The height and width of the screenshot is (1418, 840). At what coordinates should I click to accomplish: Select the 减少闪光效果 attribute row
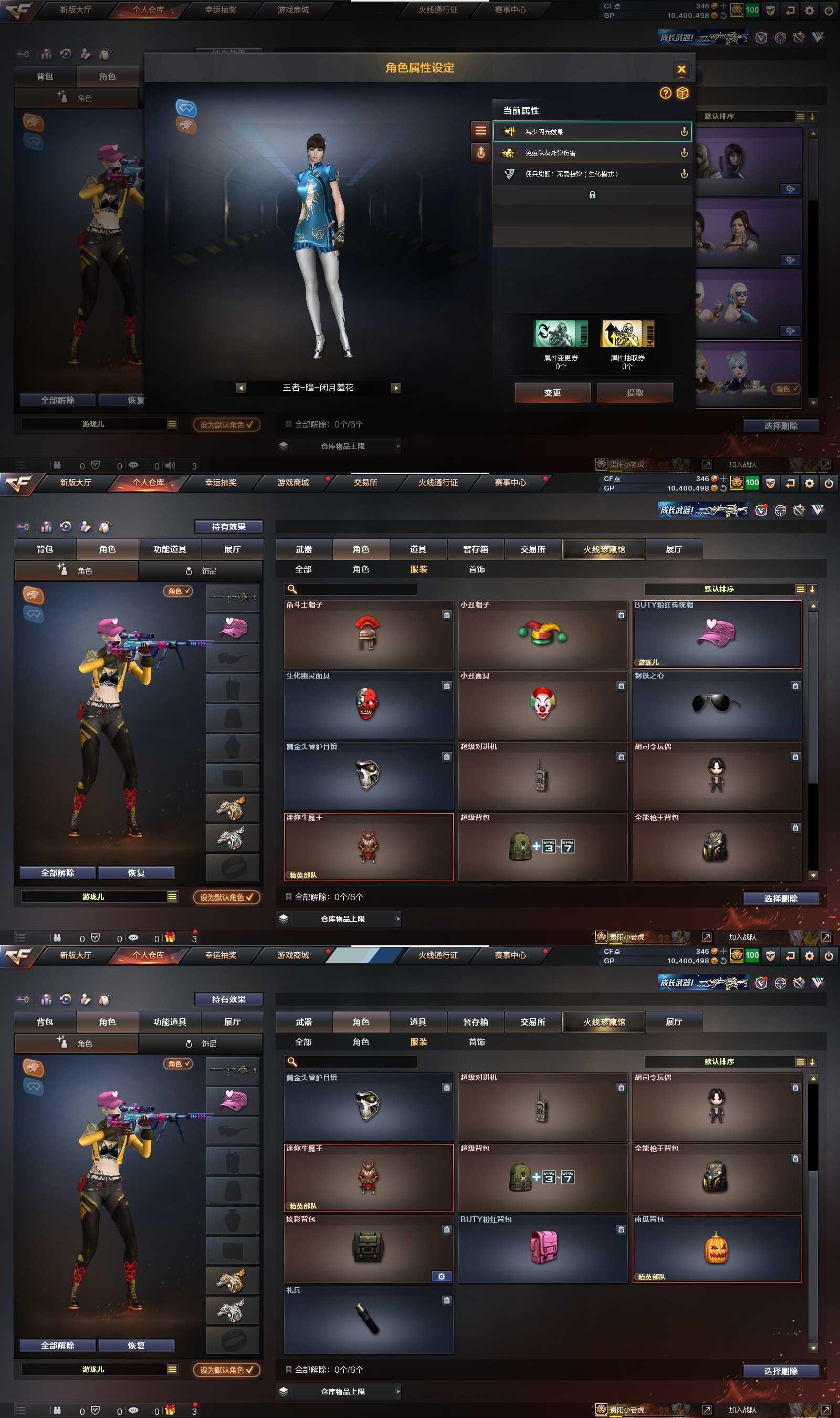pyautogui.click(x=592, y=132)
